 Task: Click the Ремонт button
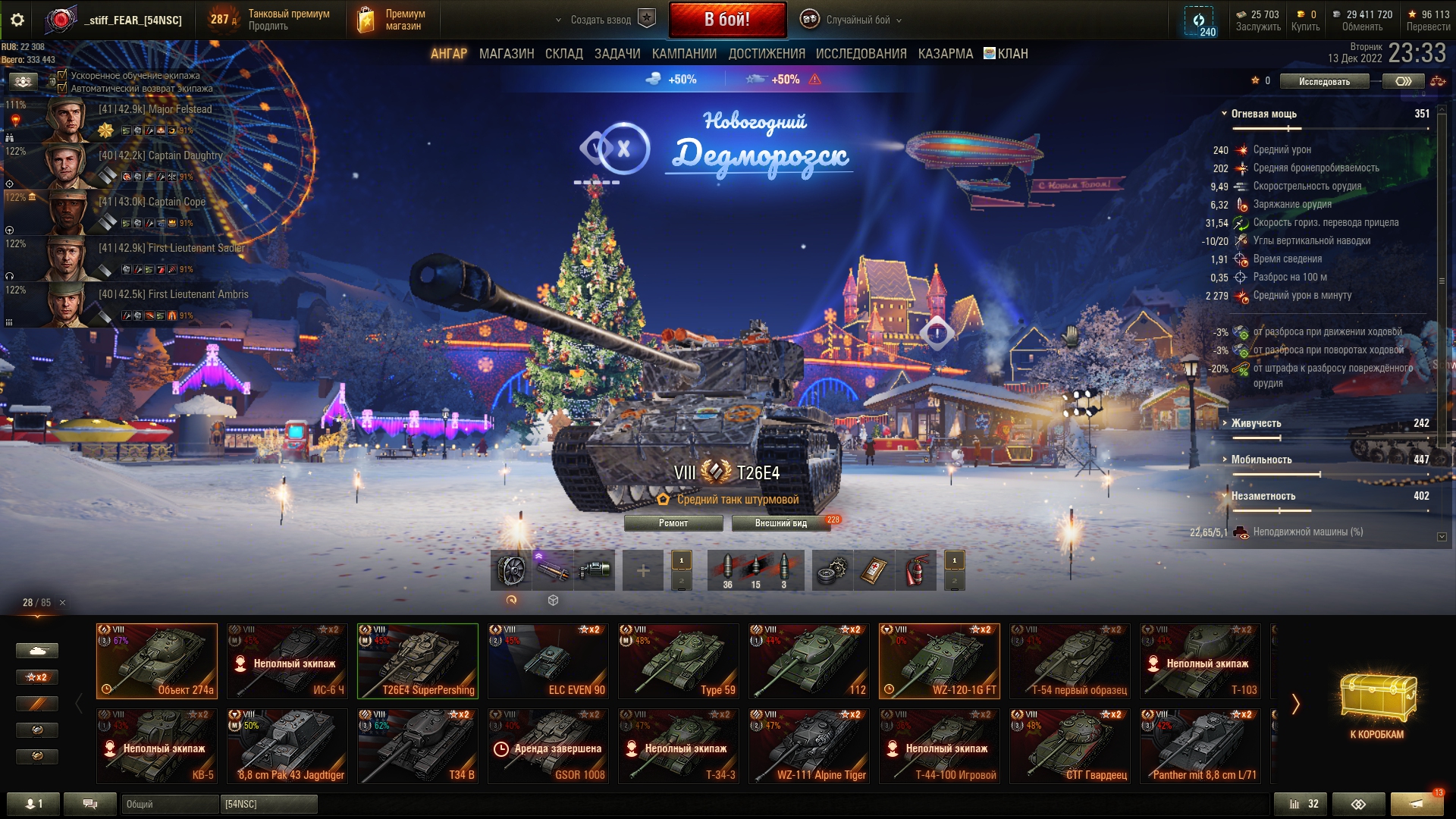(673, 523)
